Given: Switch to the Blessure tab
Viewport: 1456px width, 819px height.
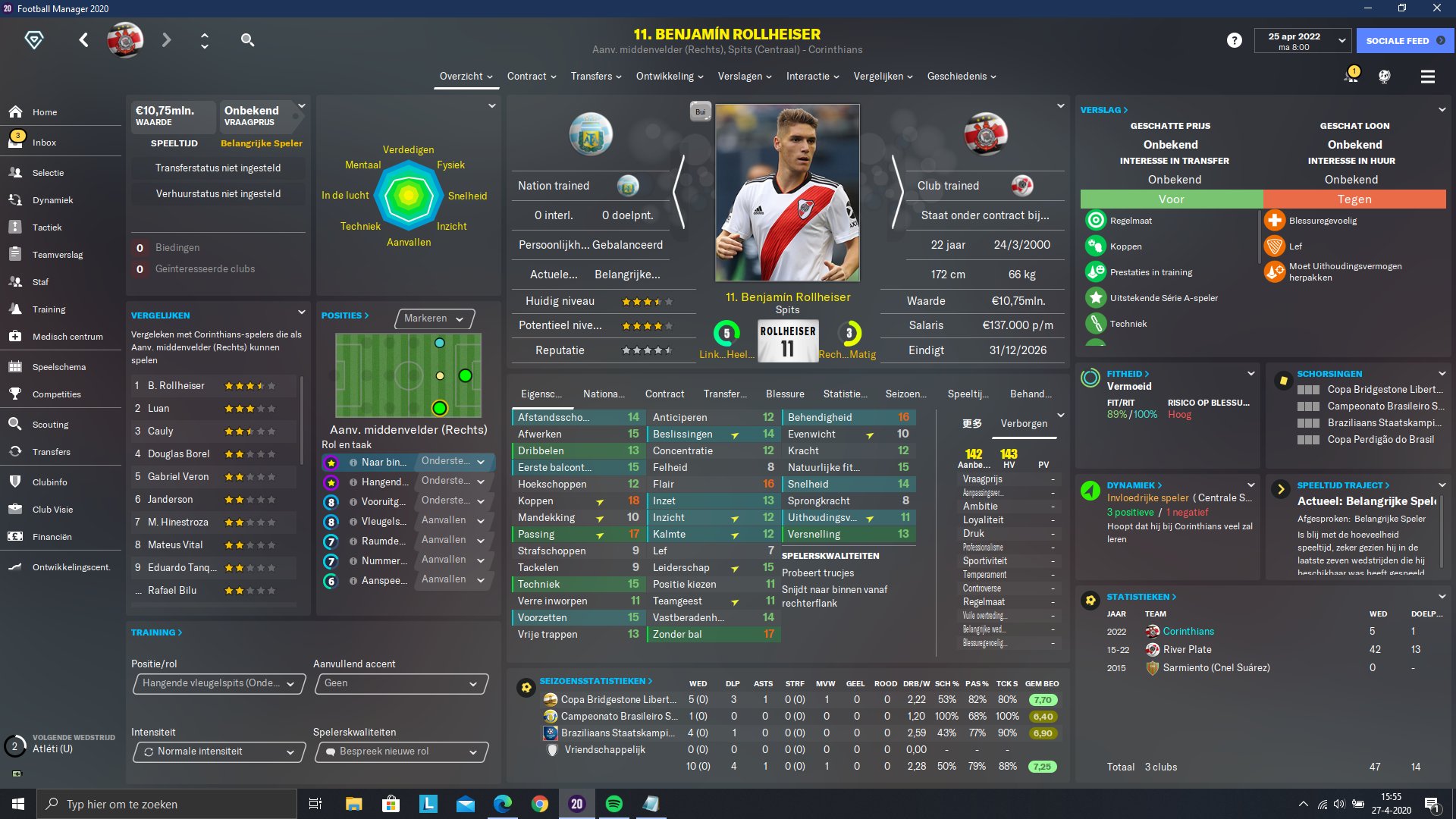Looking at the screenshot, I should 784,394.
